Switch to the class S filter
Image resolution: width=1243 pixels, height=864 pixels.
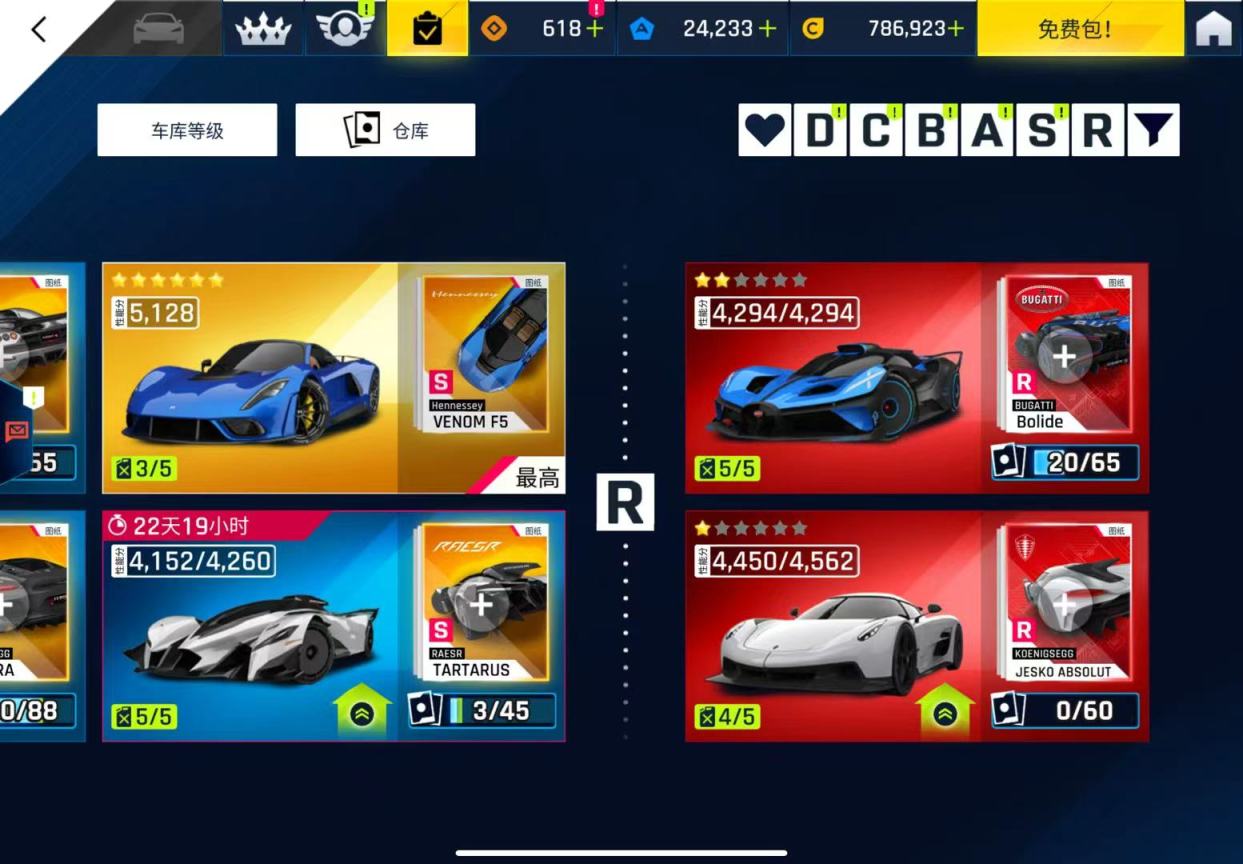click(x=1042, y=130)
